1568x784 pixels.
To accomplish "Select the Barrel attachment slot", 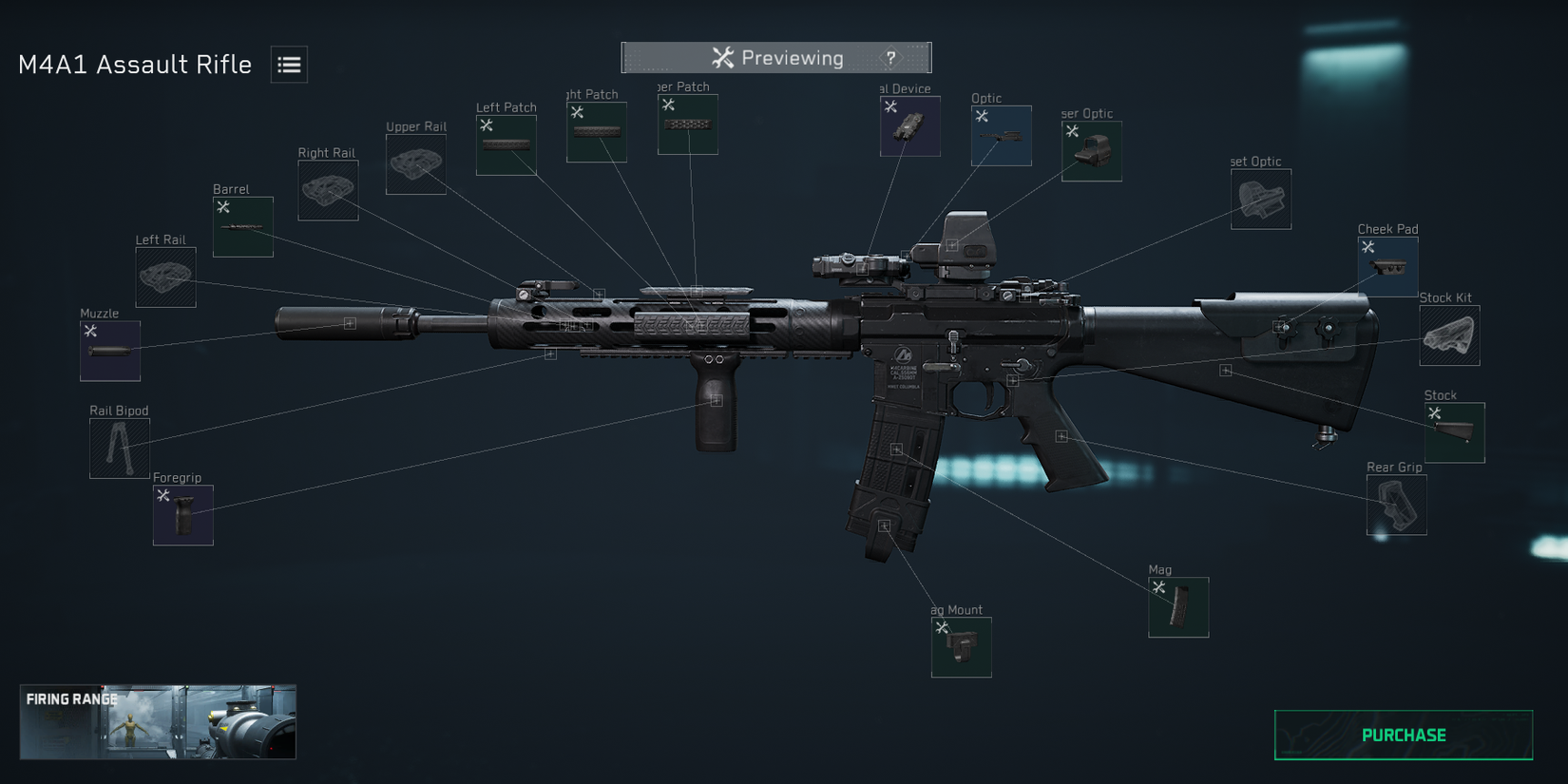I will (242, 226).
